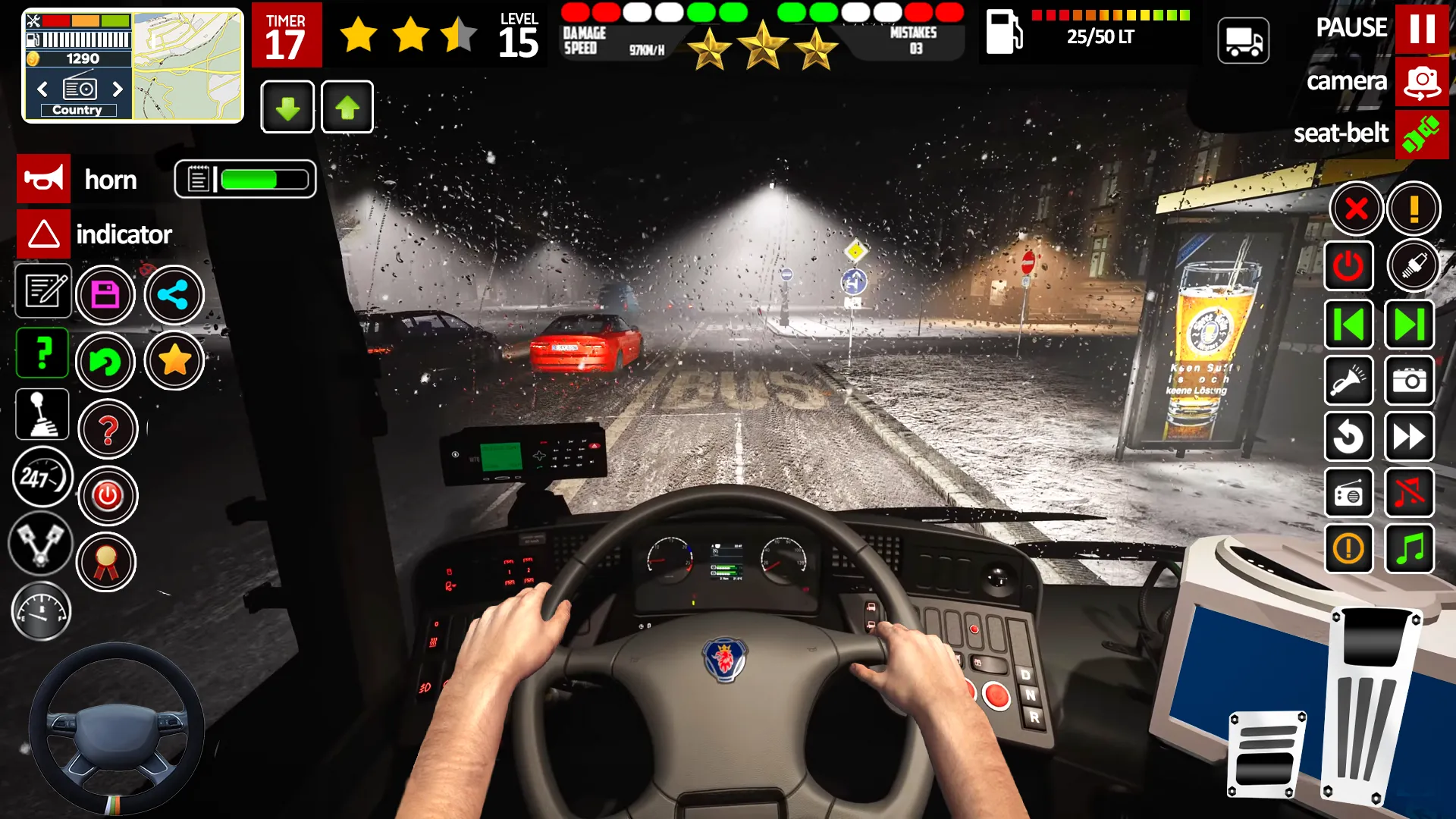Mute music with the red crossed-note toggle
Image resolution: width=1456 pixels, height=819 pixels.
pyautogui.click(x=1409, y=493)
